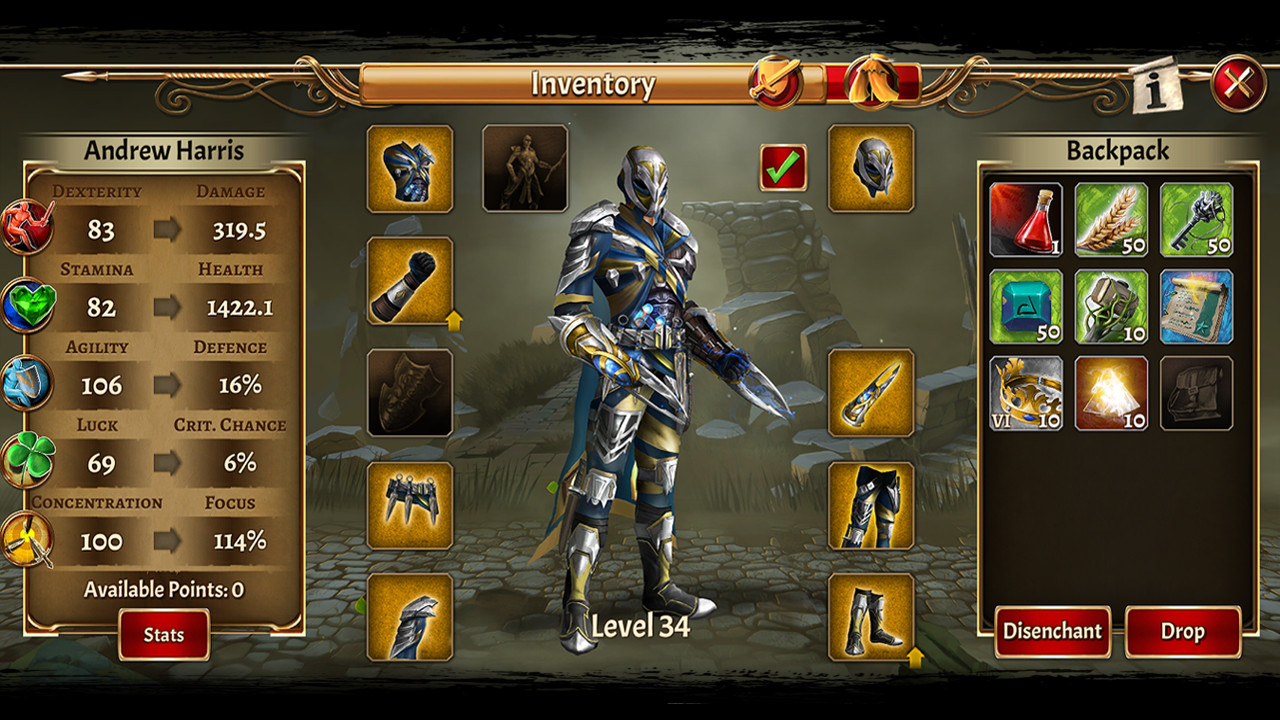Screen dimensions: 1280x720
Task: Select the skeleton key stack of 50
Action: (x=1200, y=222)
